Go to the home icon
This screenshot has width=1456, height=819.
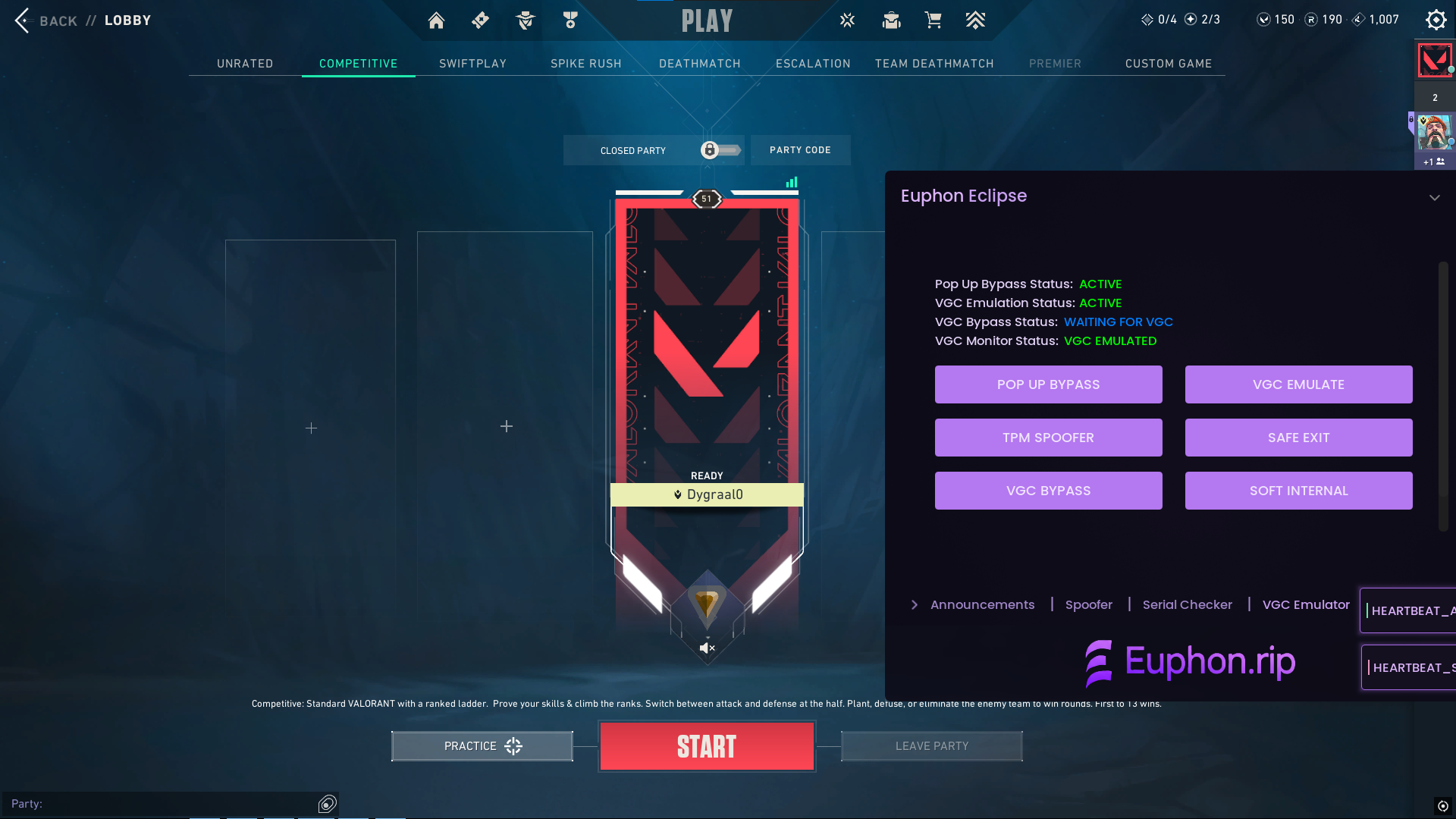(x=436, y=20)
